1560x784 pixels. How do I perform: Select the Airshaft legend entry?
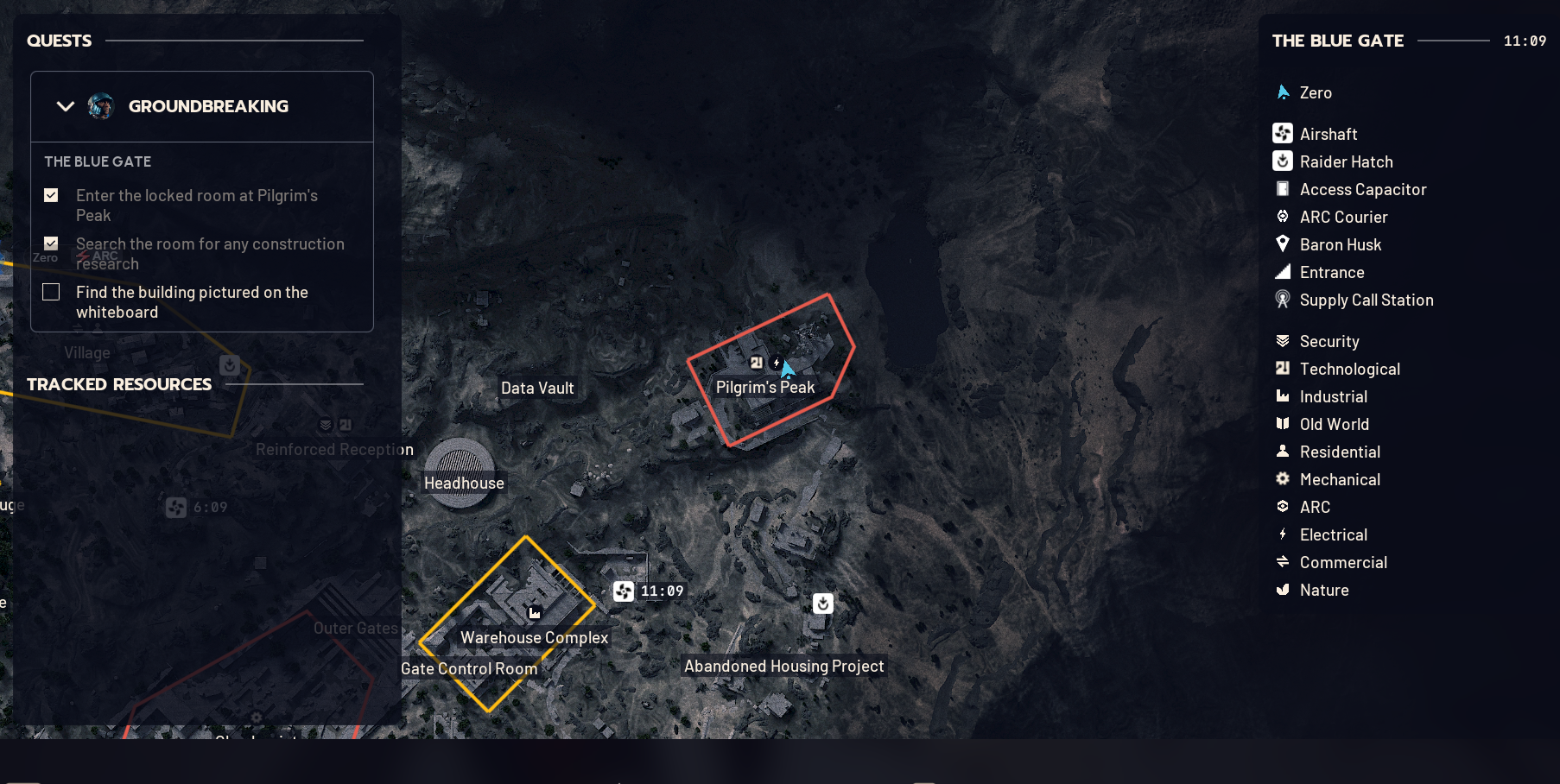1328,134
